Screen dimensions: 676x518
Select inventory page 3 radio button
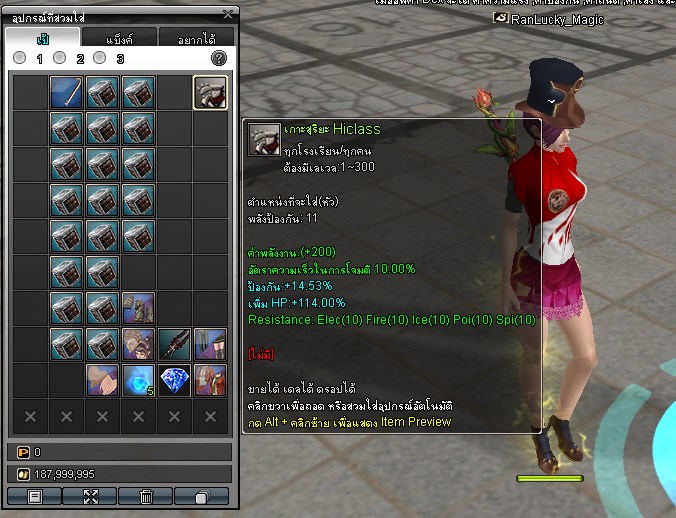tap(99, 59)
